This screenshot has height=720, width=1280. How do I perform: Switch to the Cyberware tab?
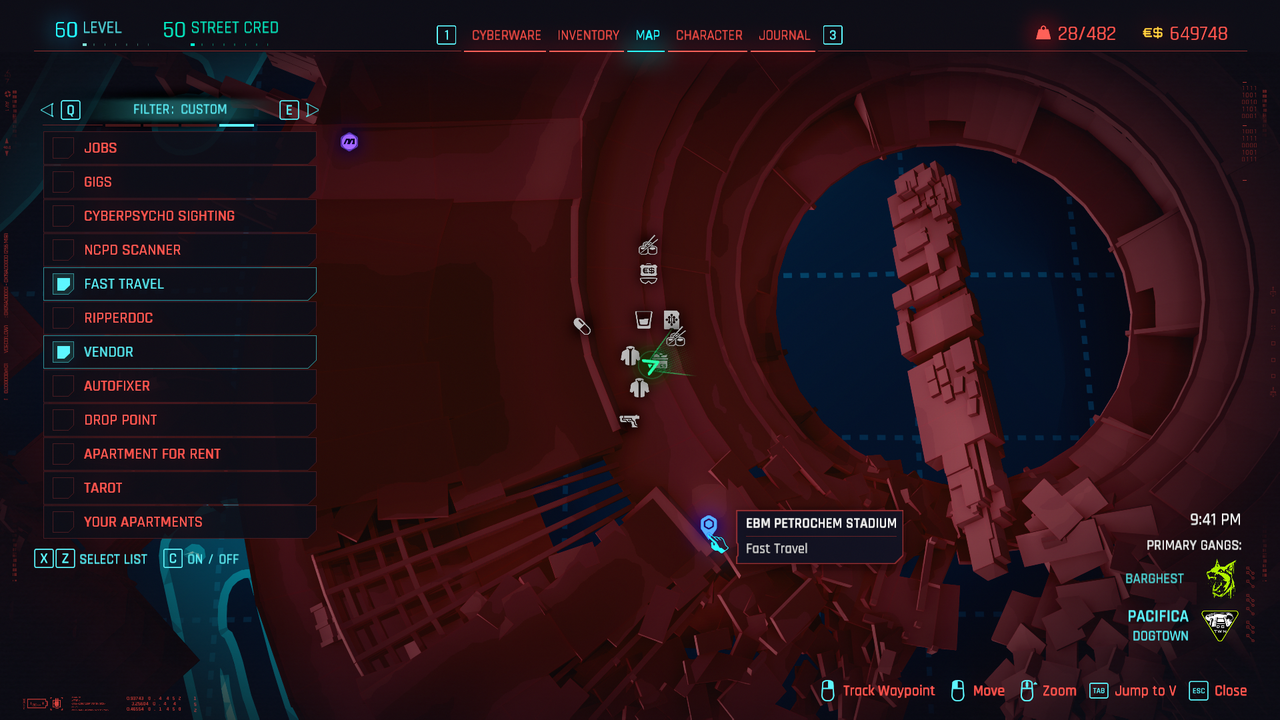(x=506, y=35)
